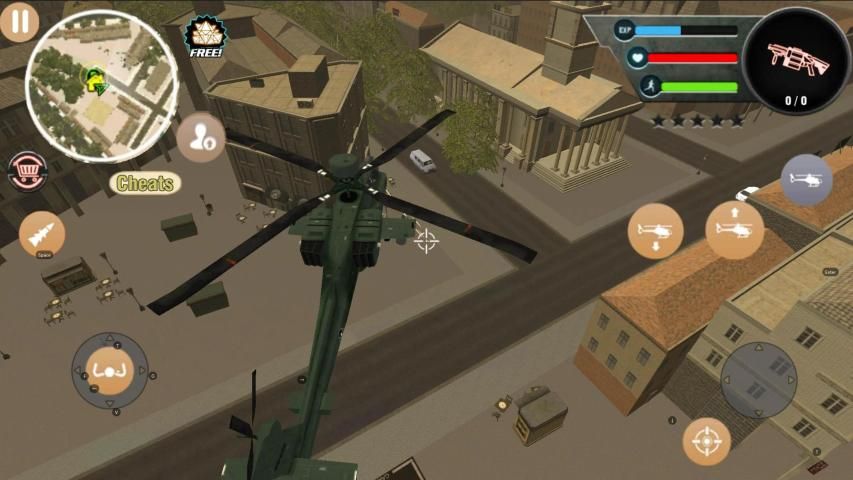
Task: Tap the left movement joystick
Action: (x=110, y=371)
